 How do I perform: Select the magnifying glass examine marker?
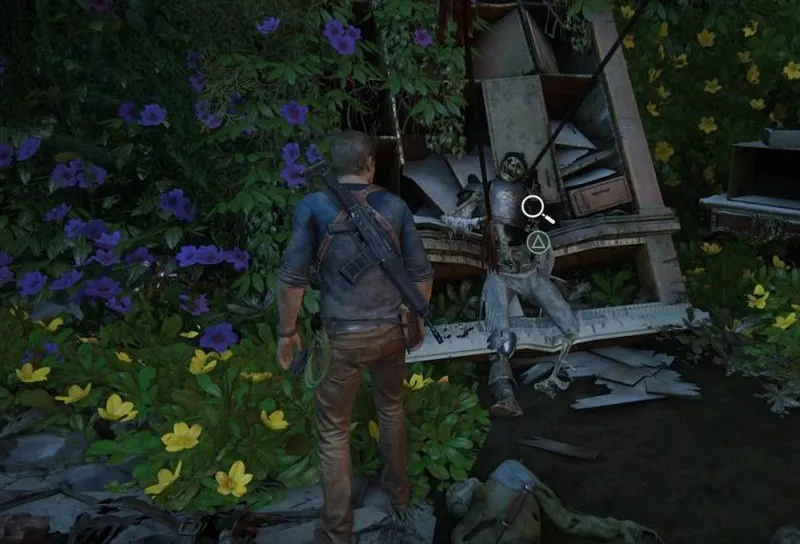(536, 208)
